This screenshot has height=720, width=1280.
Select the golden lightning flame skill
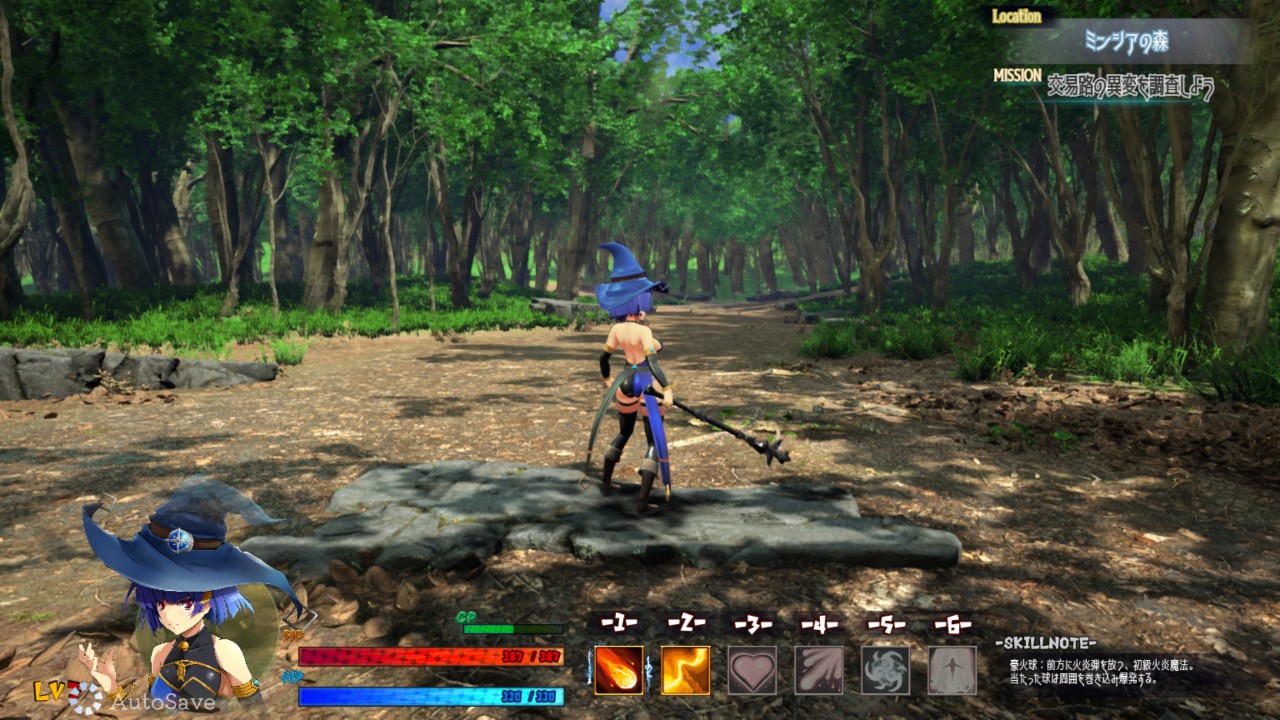[685, 670]
